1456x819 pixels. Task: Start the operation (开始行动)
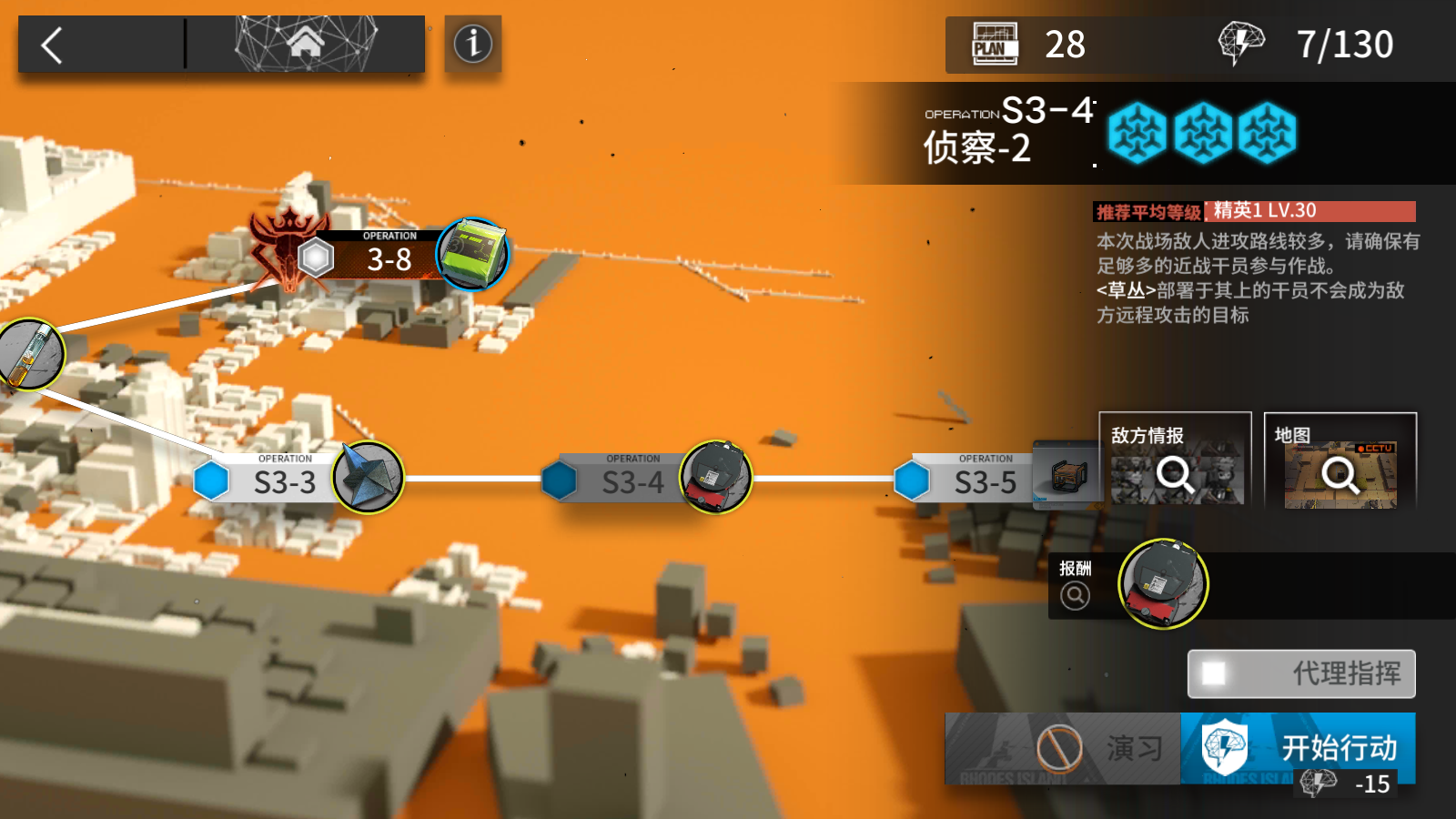1298,748
